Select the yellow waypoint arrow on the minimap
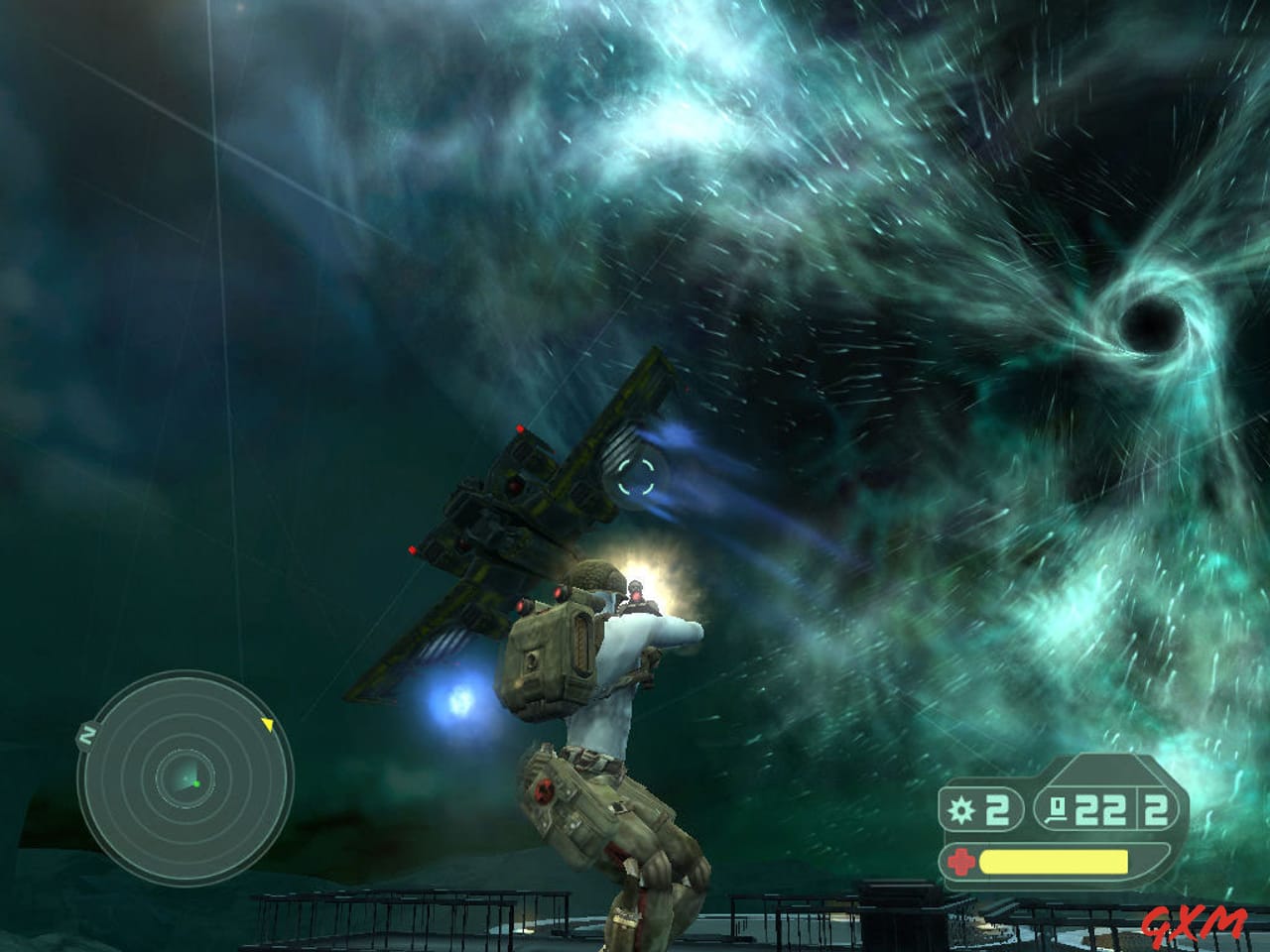Image resolution: width=1270 pixels, height=952 pixels. 267,723
